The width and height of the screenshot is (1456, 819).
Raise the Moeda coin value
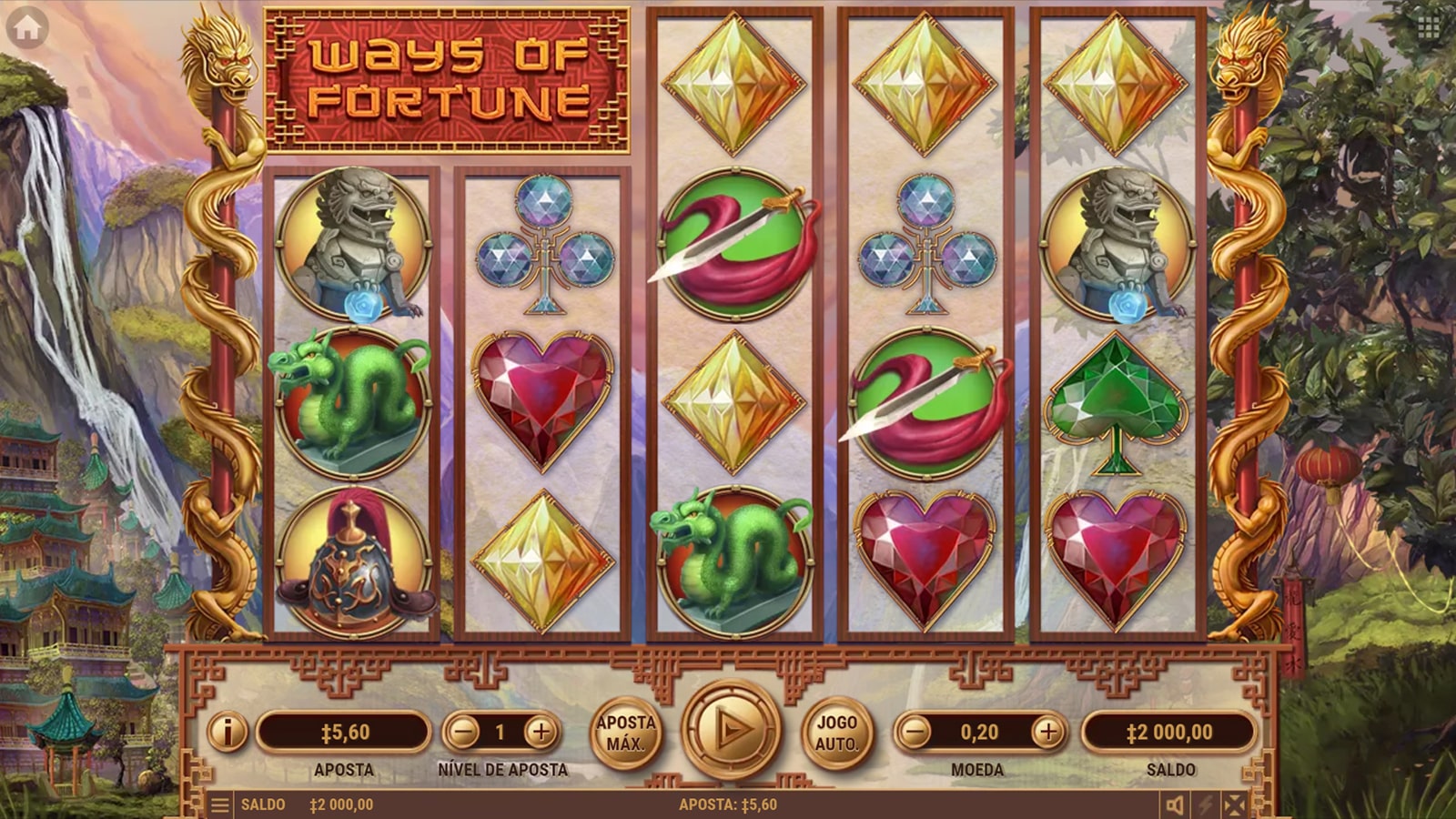1048,732
